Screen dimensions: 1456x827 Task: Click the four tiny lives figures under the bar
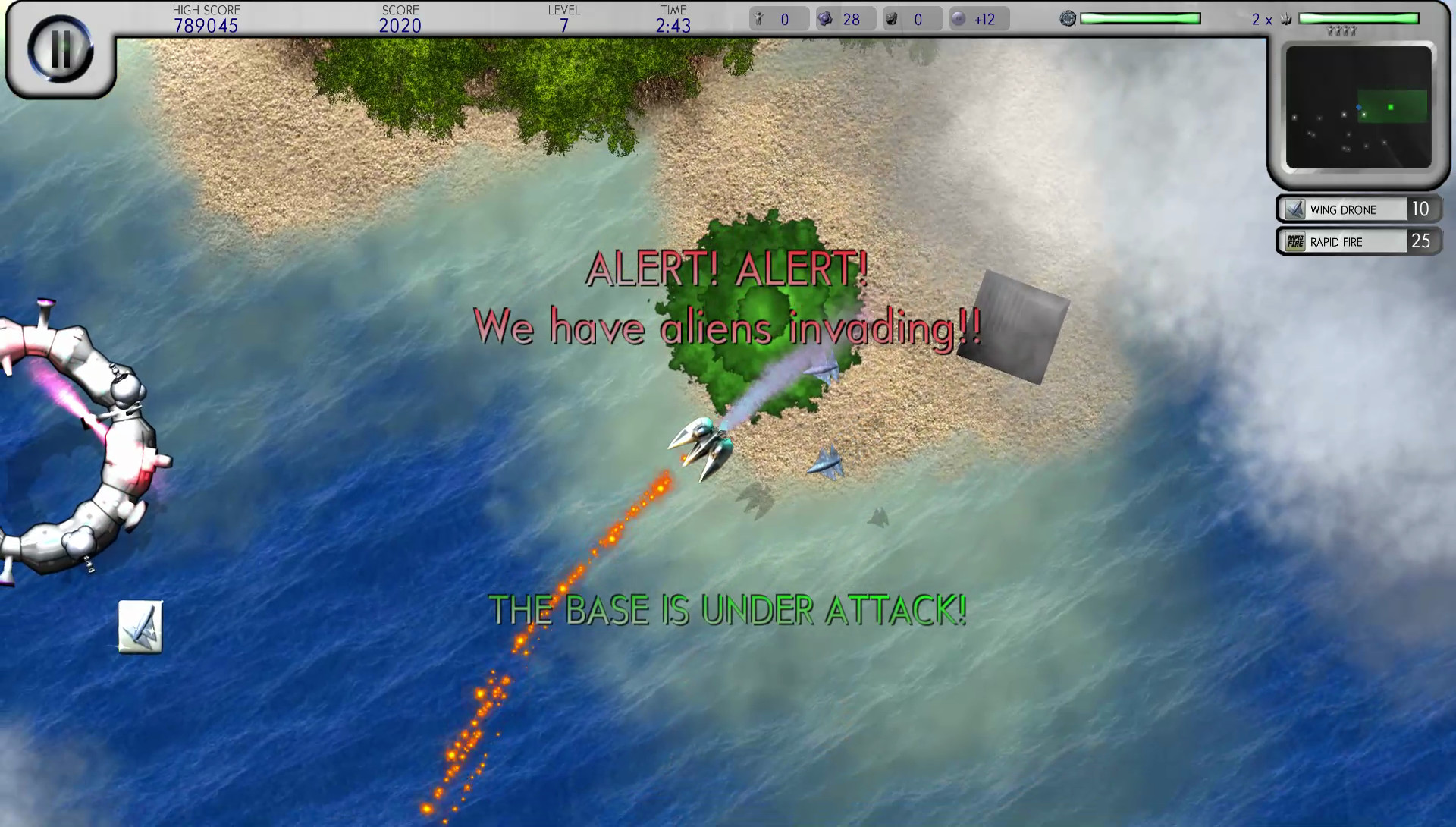(x=1341, y=31)
